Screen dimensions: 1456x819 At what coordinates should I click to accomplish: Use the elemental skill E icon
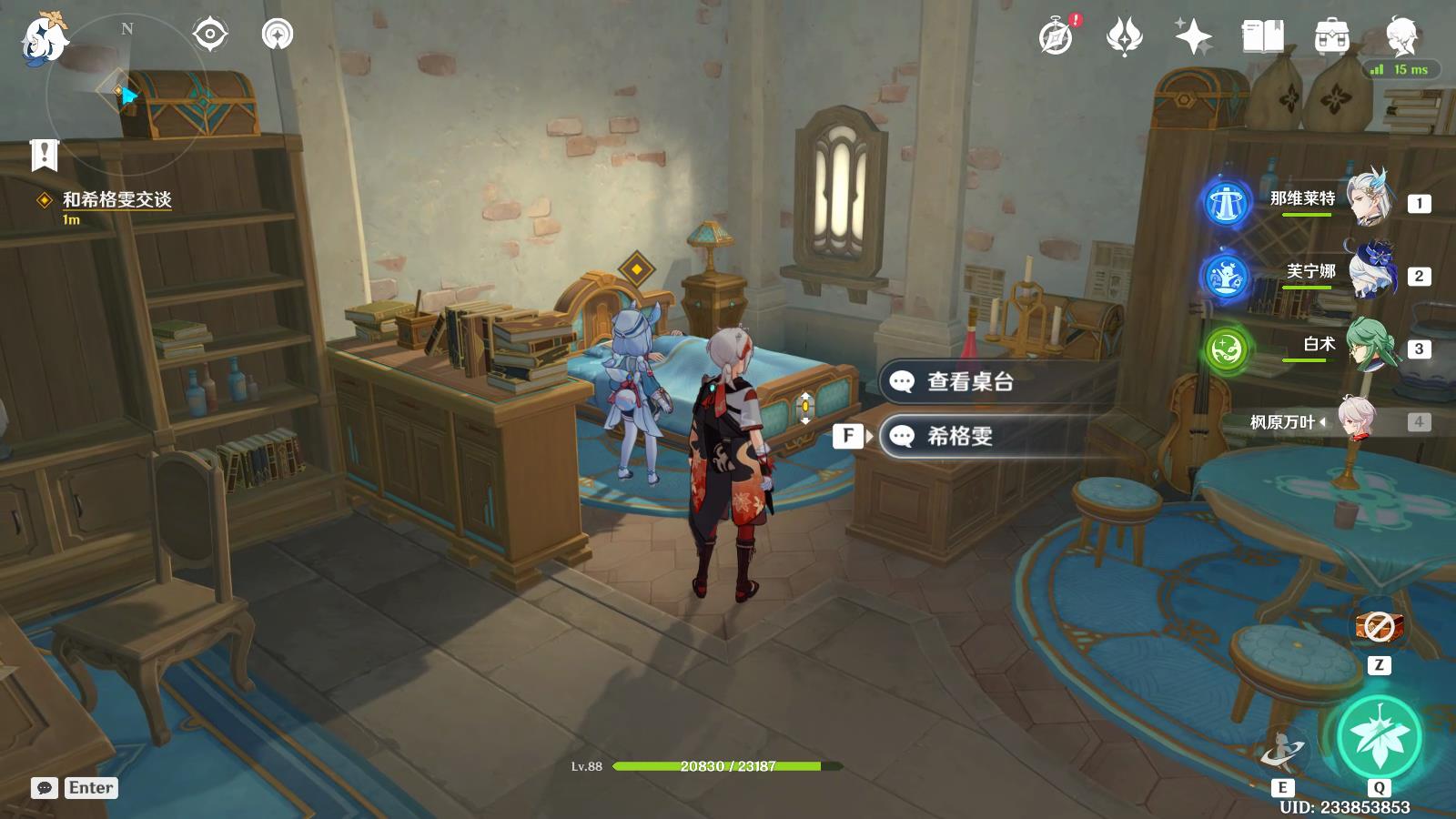1282,753
